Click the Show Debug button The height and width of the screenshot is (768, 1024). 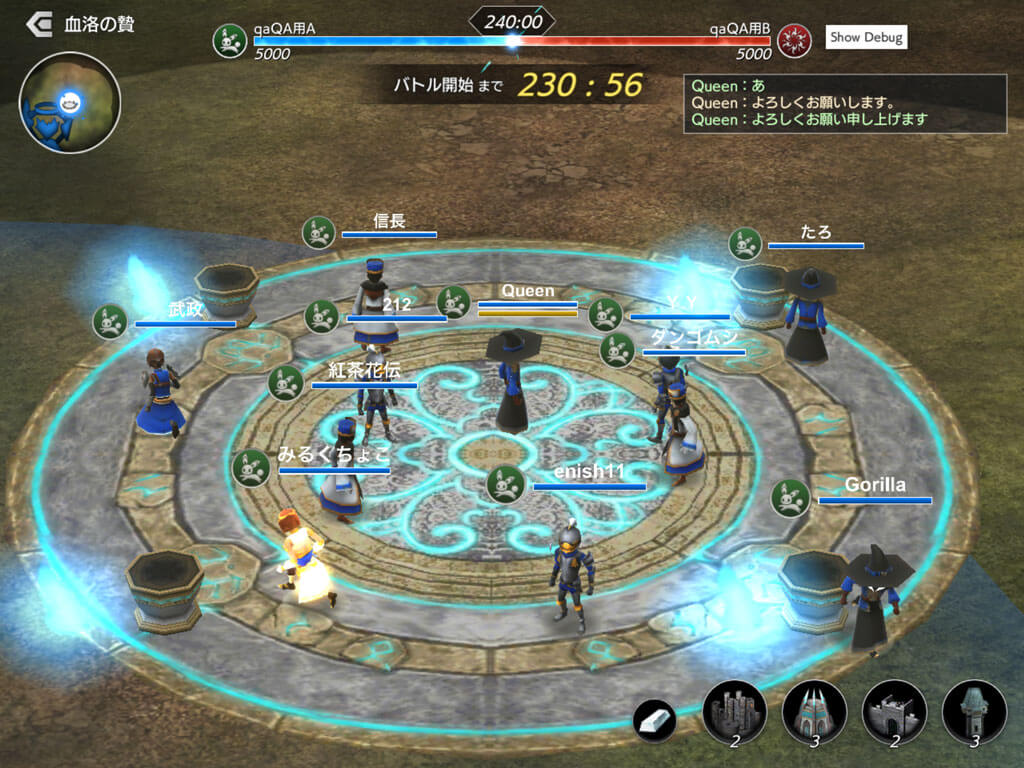point(866,38)
